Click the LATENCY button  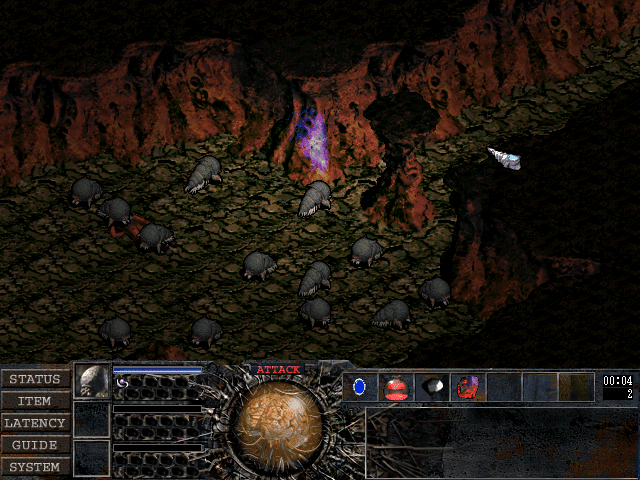[35, 423]
